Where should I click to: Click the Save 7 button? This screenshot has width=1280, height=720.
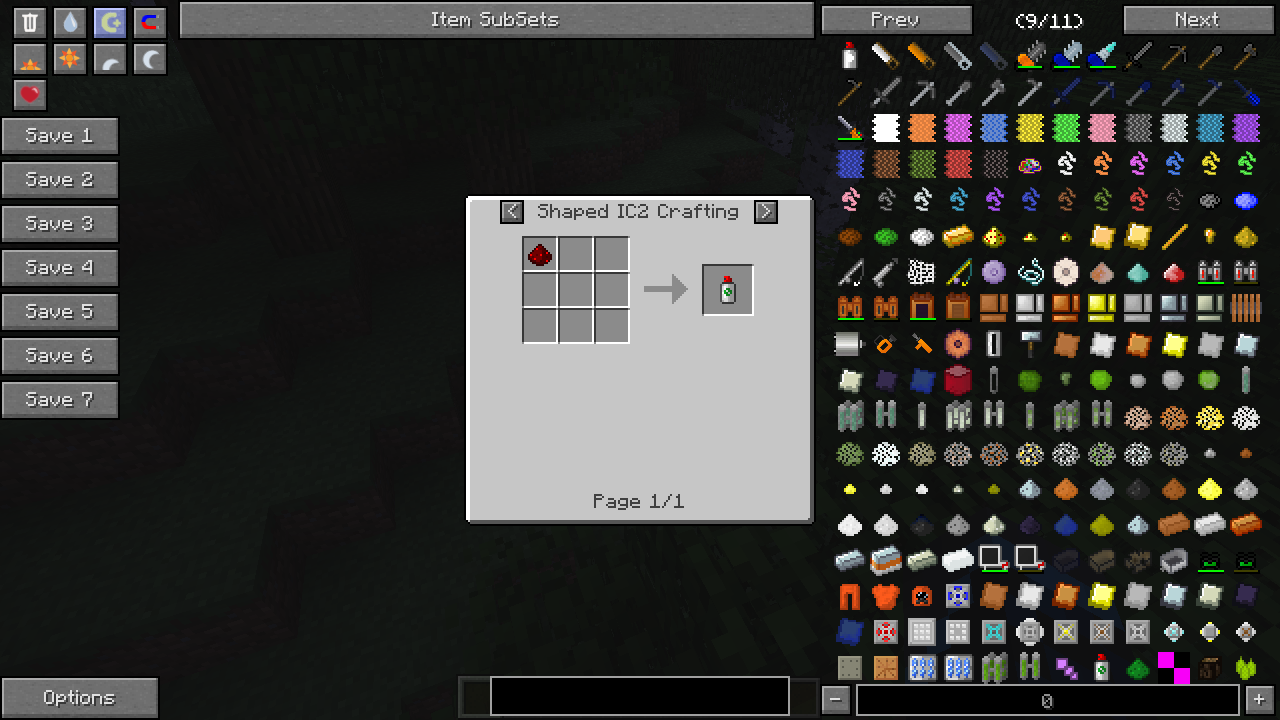(60, 400)
